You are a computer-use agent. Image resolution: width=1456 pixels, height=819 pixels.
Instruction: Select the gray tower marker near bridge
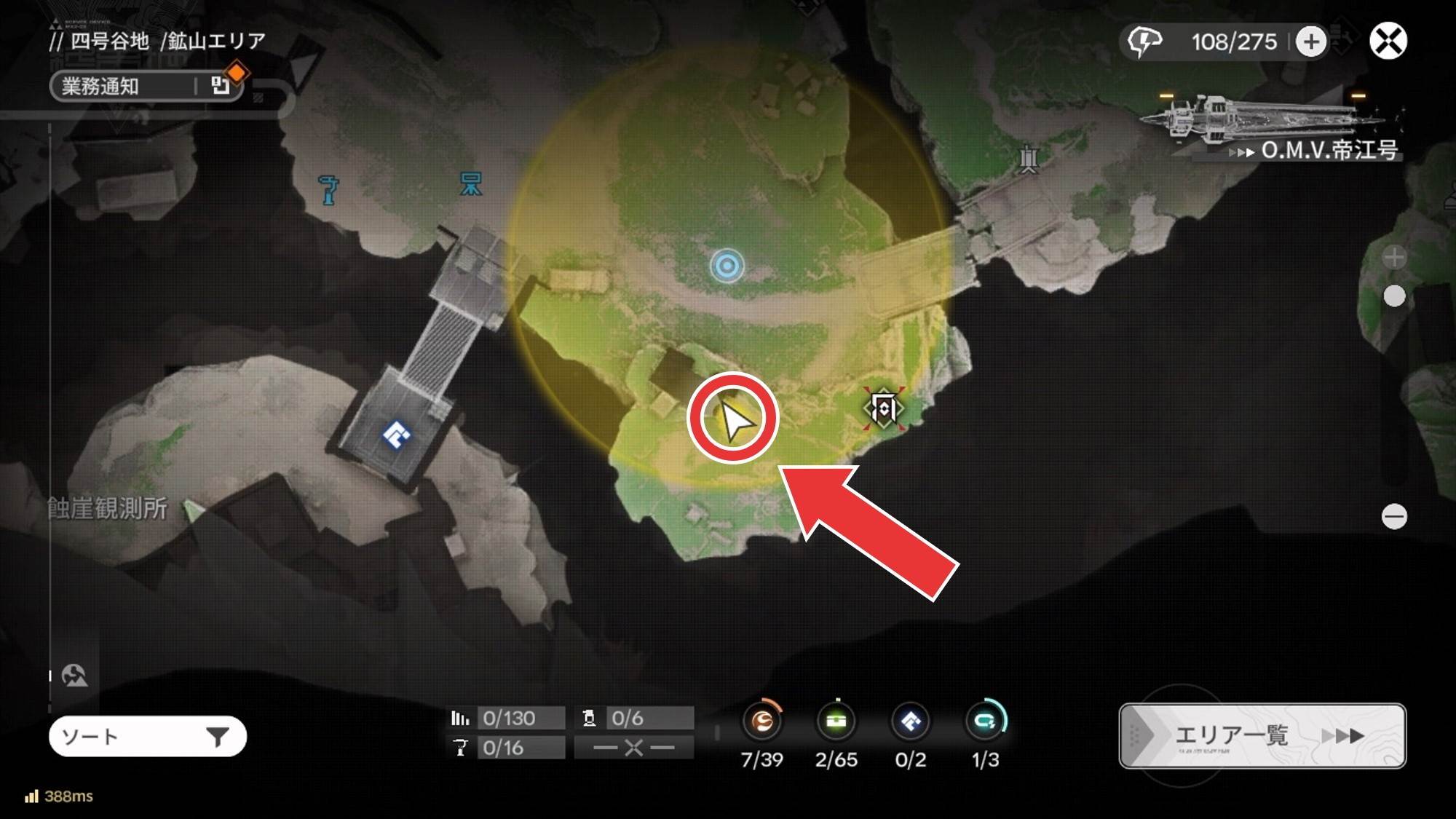[1028, 159]
